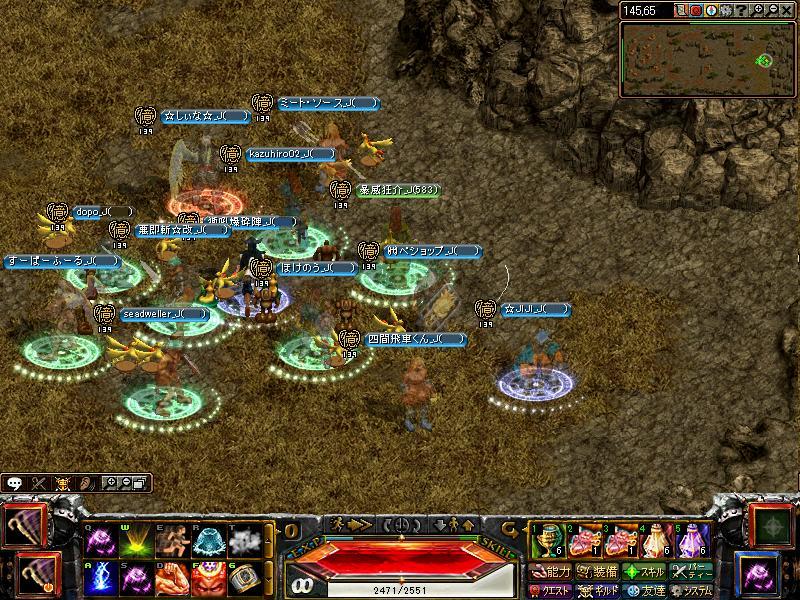Select the silver ring in slot G
Screen dimensions: 800x600
(x=246, y=579)
